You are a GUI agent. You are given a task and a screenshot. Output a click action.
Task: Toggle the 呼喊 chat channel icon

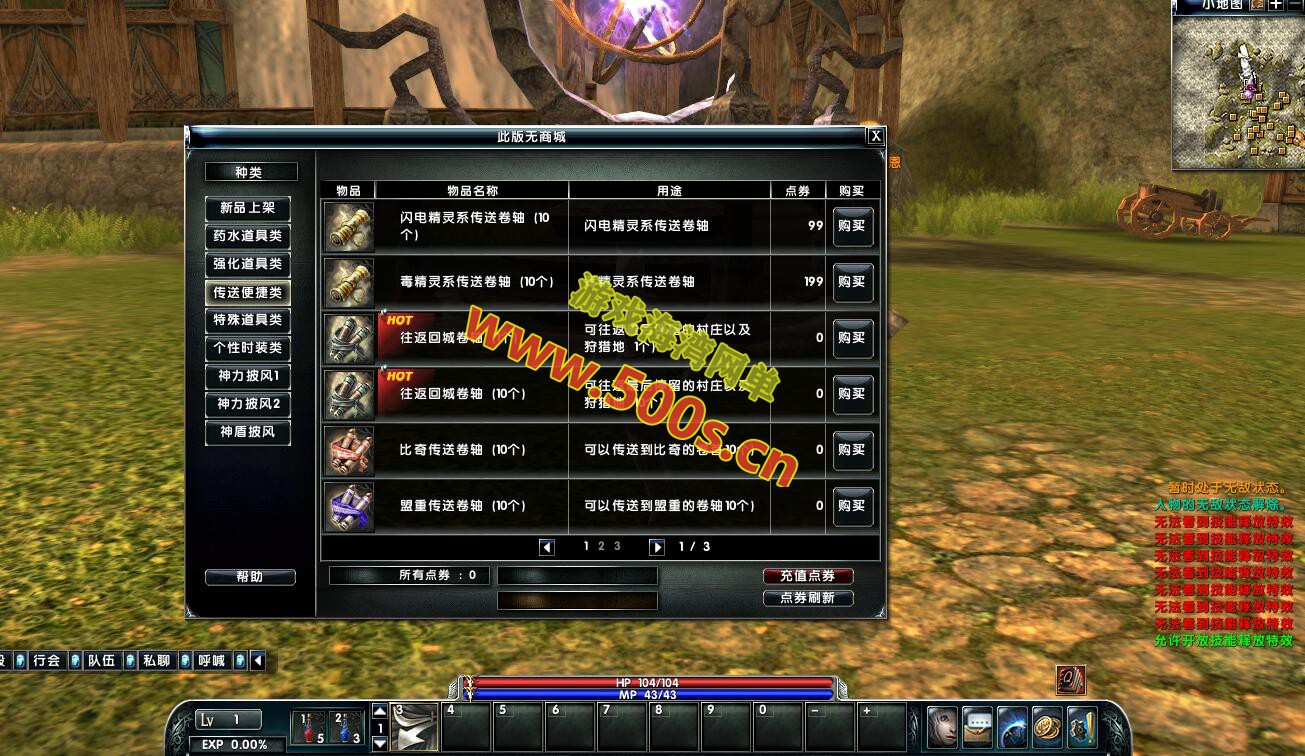point(240,659)
